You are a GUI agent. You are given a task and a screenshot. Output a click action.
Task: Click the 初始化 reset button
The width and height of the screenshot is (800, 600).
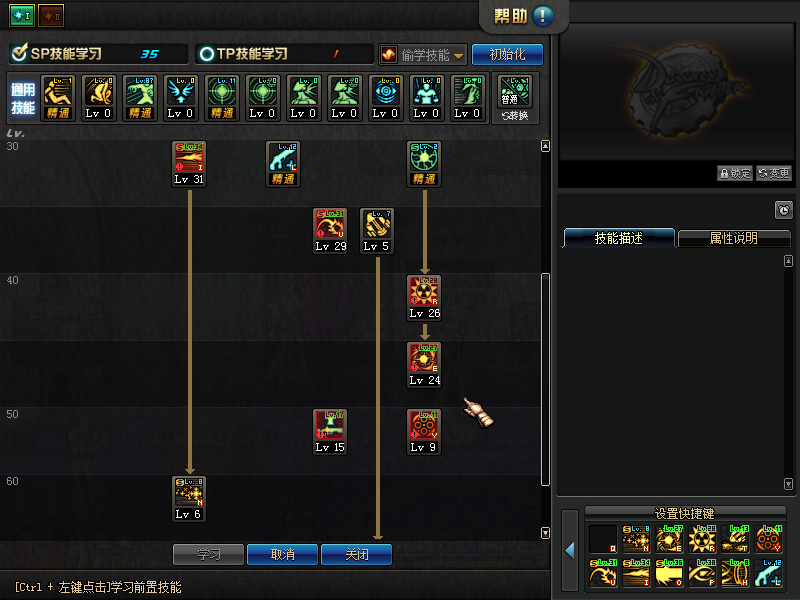point(507,54)
